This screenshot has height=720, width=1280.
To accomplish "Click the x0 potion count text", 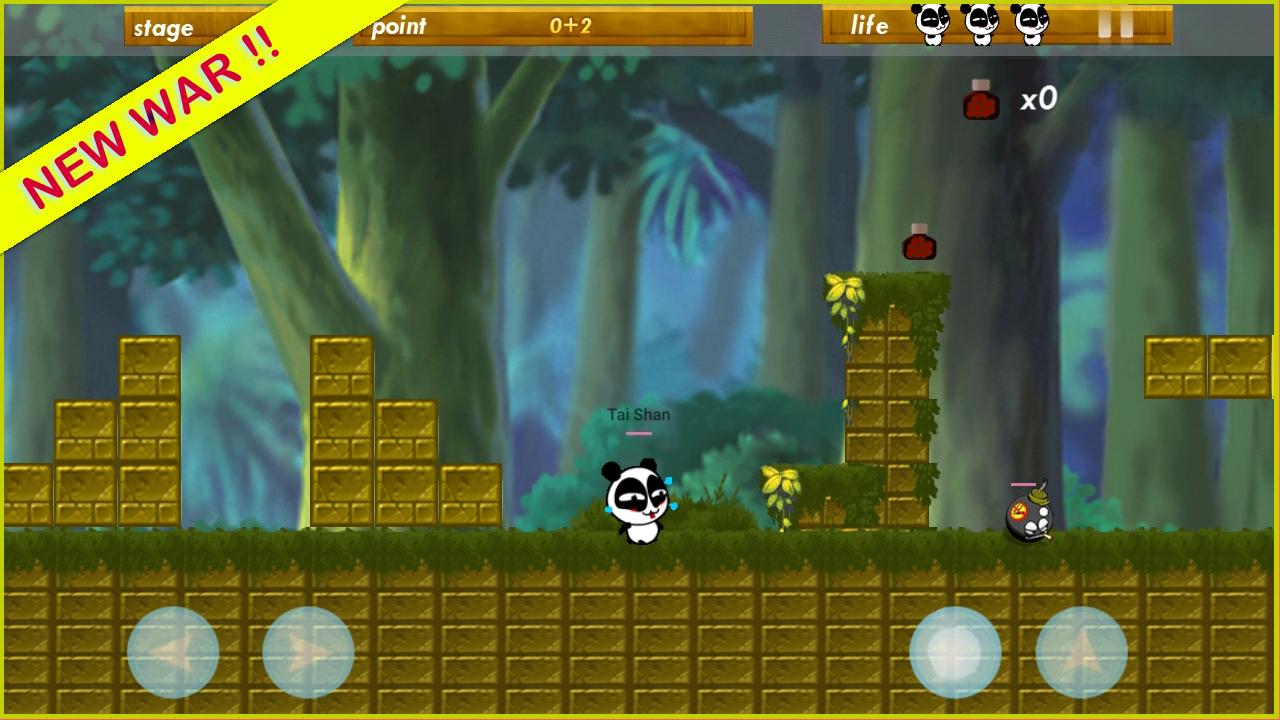I will 1037,99.
